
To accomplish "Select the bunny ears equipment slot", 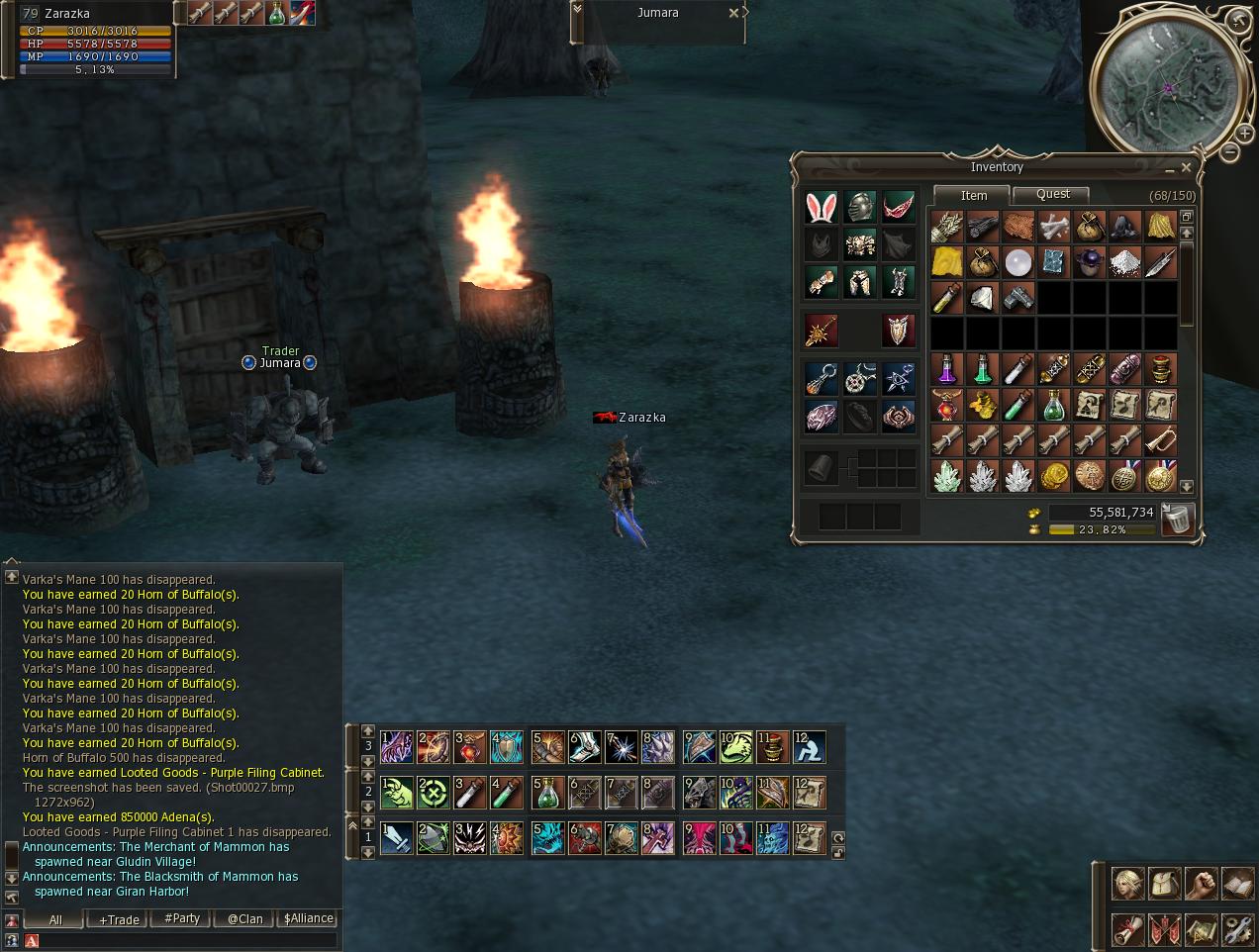I will [821, 207].
